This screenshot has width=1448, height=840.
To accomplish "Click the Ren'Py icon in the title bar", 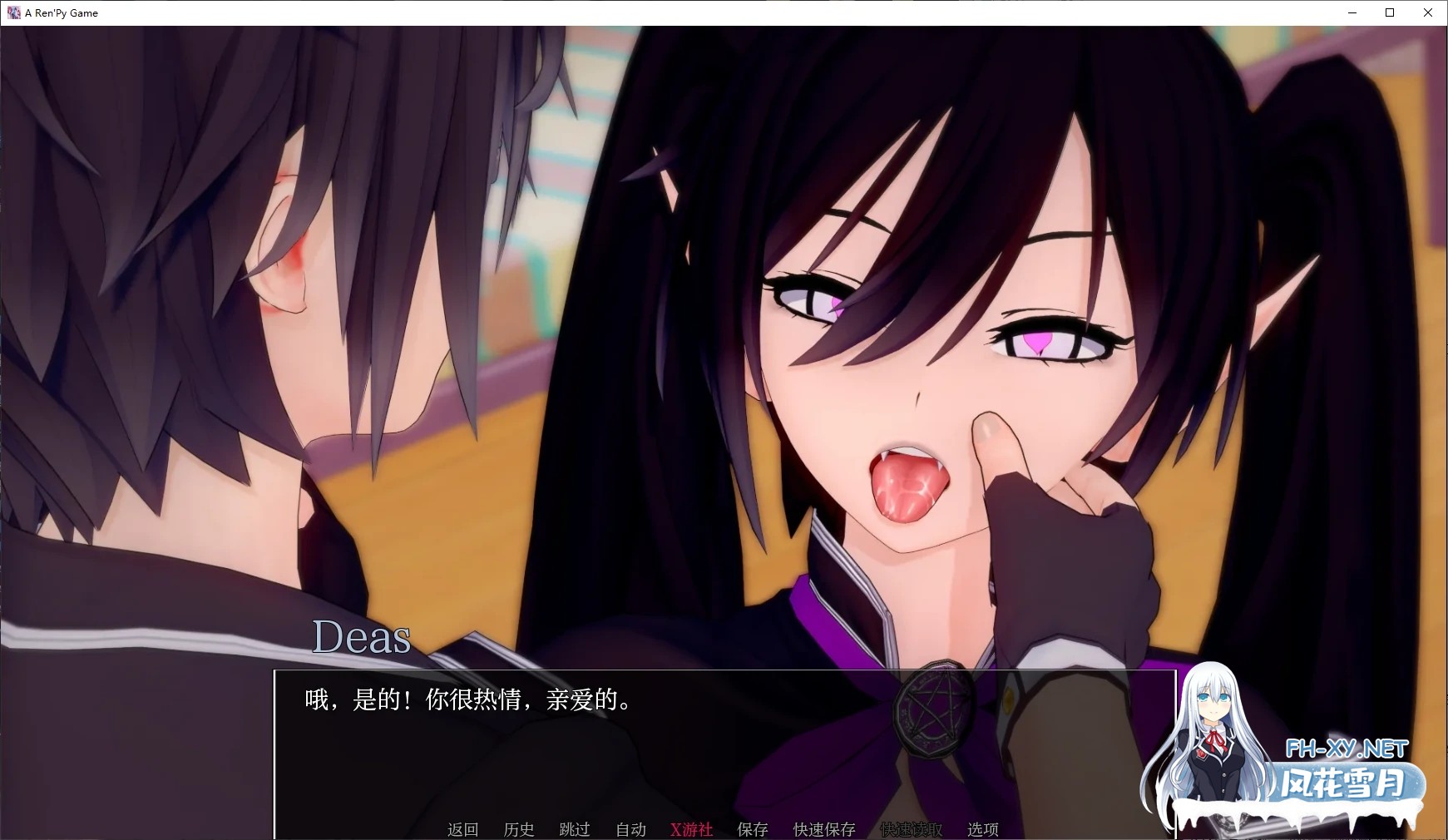I will 13,12.
